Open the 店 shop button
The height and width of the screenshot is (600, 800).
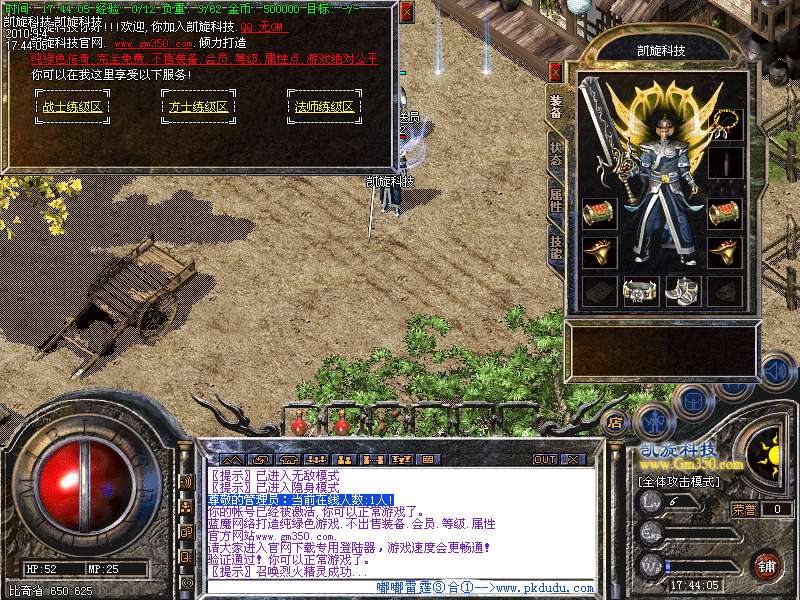click(616, 421)
